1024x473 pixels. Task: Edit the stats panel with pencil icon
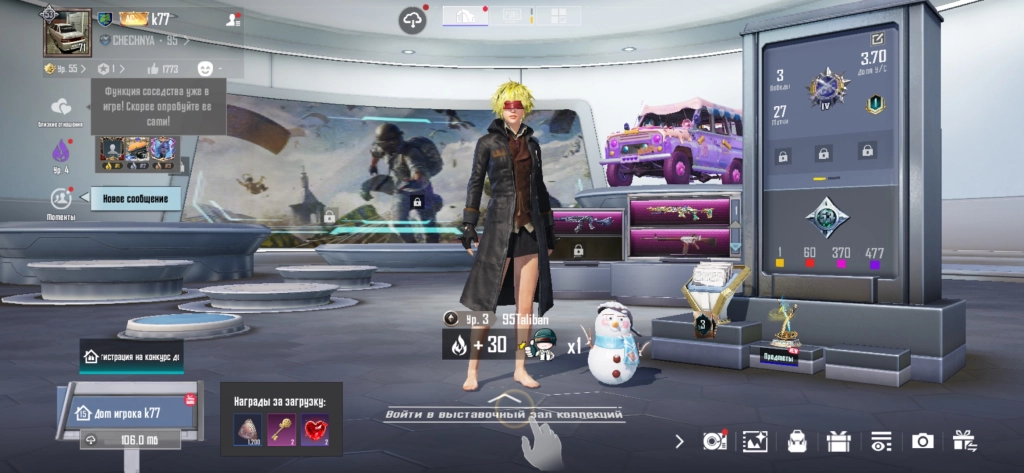(x=878, y=39)
